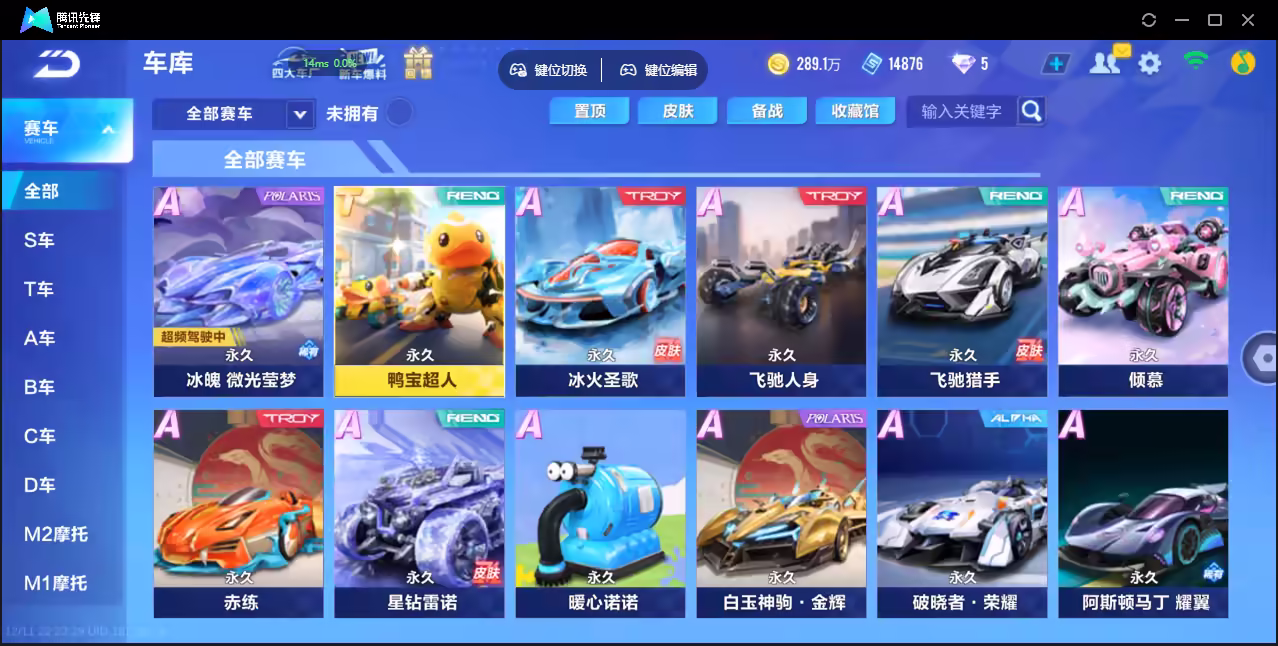
Task: Pick the 暖心诺诺 car card
Action: [601, 512]
